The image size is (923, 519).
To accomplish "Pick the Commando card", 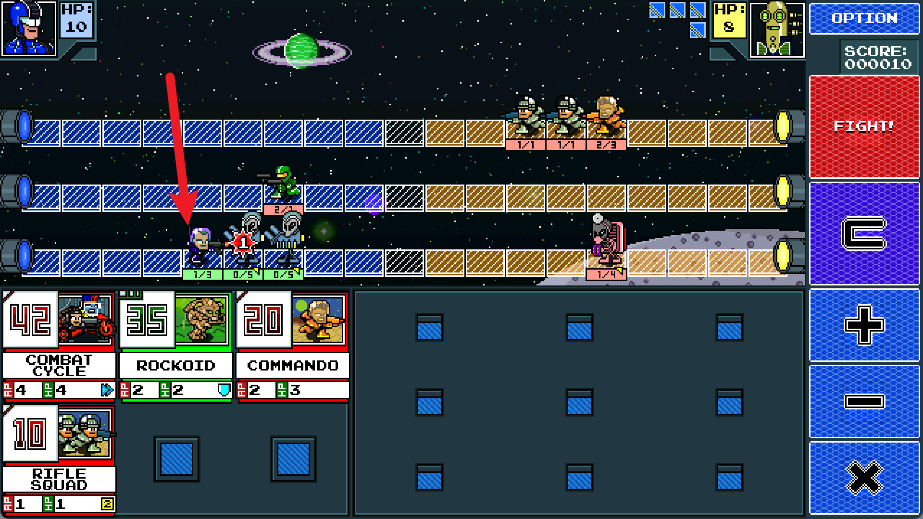I will click(x=292, y=346).
